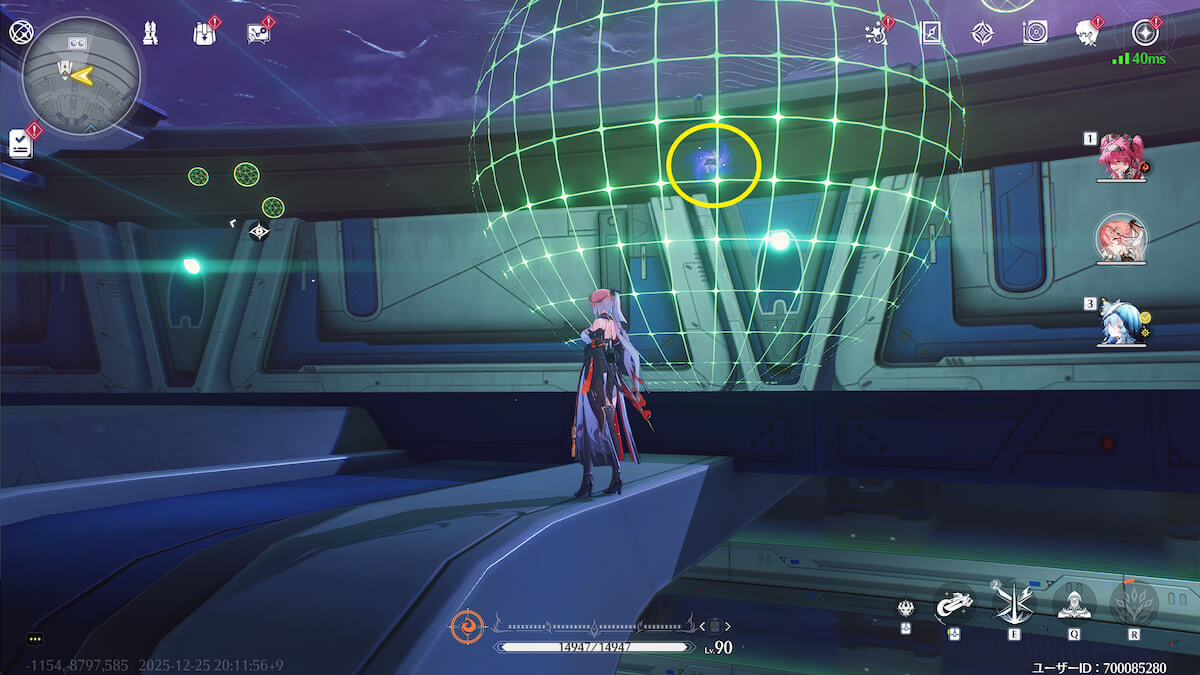The image size is (1200, 675).
Task: Open the chat route icon with alert
Action: 258,33
